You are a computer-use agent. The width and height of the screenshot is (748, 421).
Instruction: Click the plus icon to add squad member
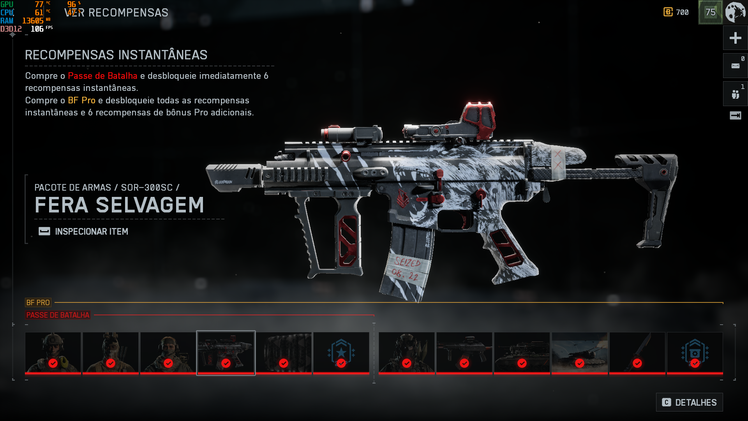coord(736,38)
